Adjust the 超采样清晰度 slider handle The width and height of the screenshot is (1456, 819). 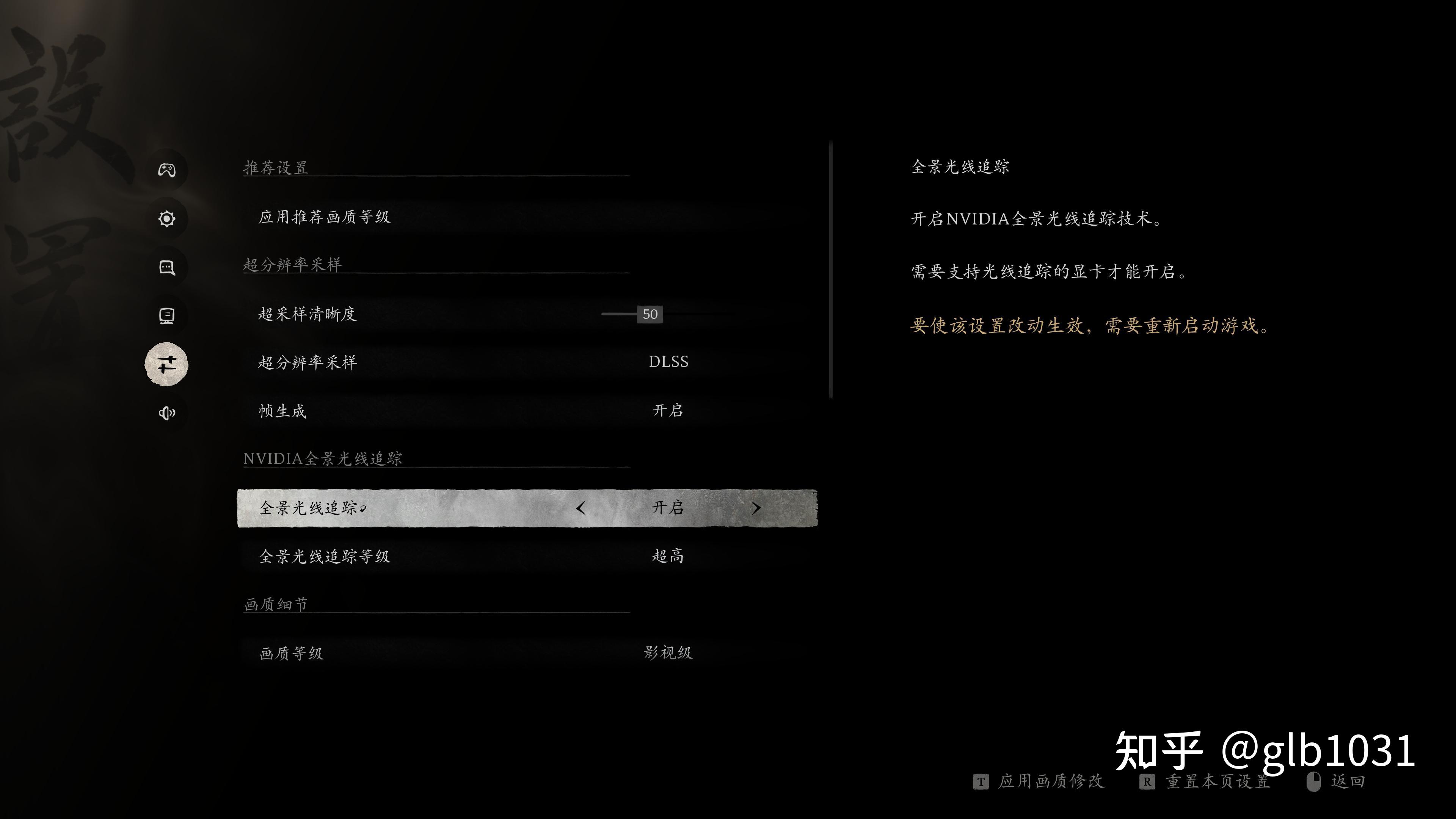(650, 314)
